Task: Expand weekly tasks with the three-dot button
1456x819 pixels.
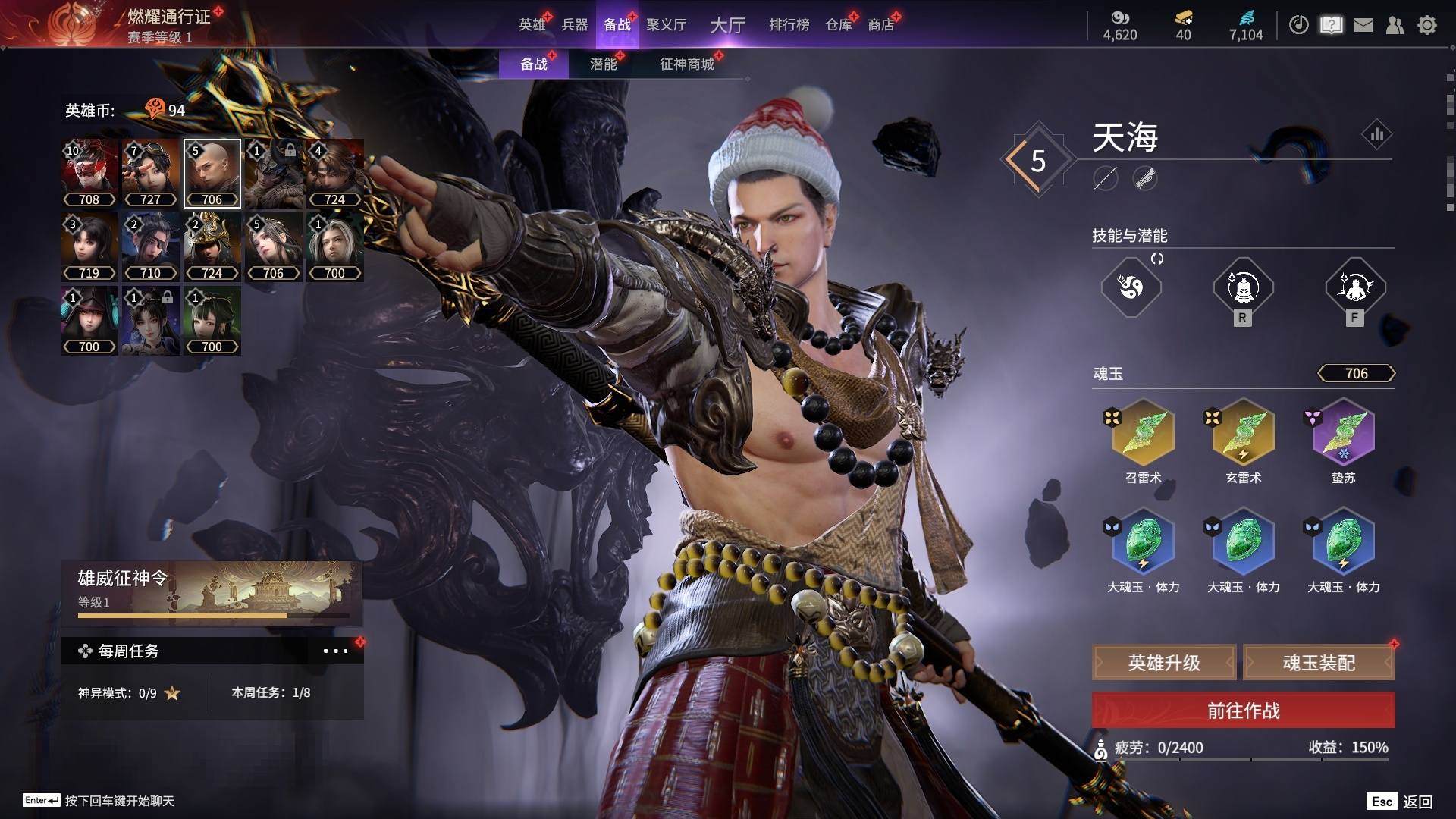Action: click(x=335, y=651)
